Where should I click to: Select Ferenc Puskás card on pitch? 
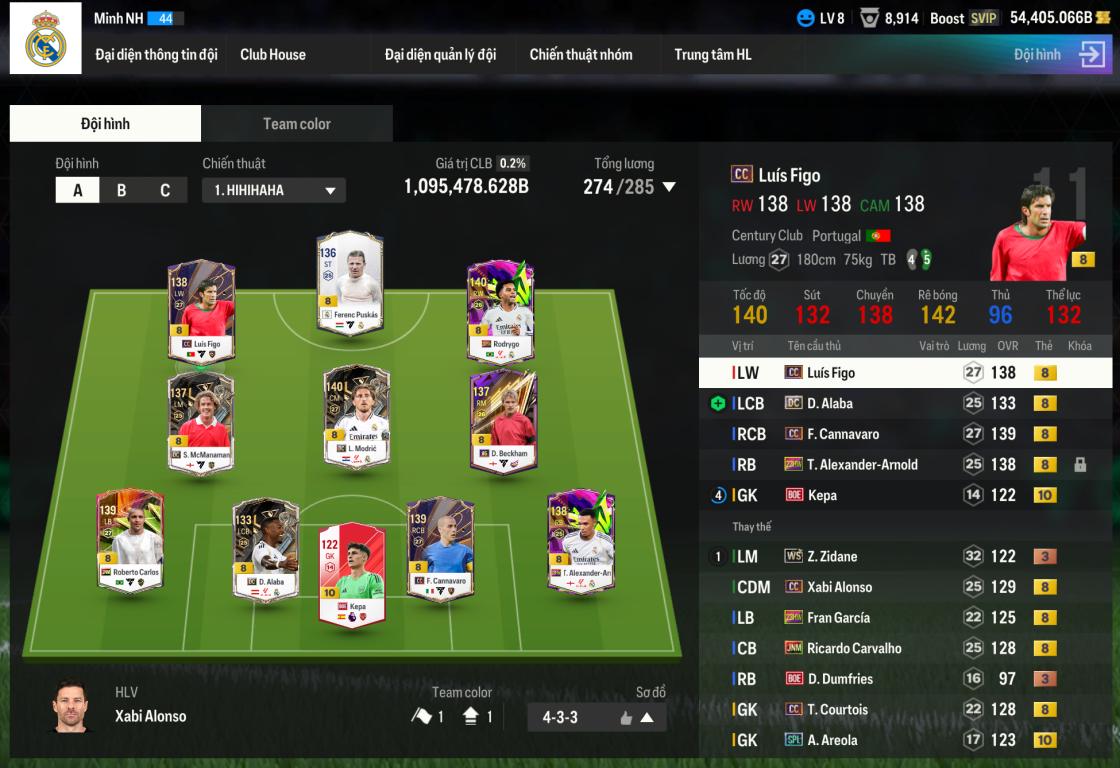click(x=350, y=284)
